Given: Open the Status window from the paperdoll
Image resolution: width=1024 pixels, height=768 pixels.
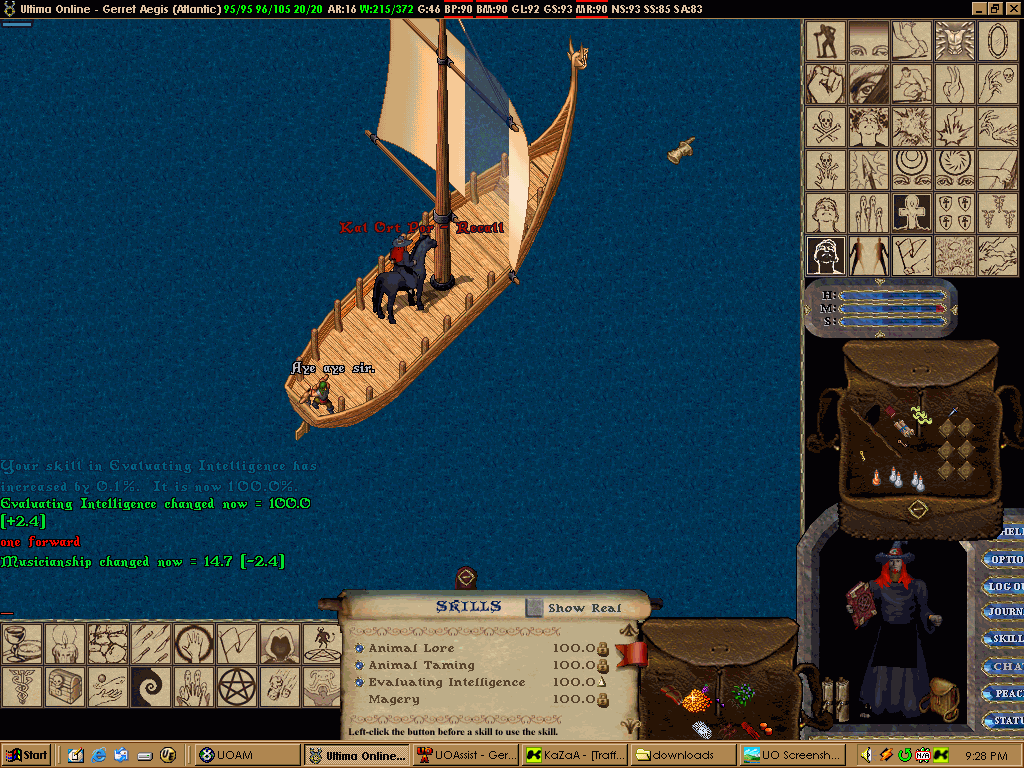Looking at the screenshot, I should (x=1005, y=720).
